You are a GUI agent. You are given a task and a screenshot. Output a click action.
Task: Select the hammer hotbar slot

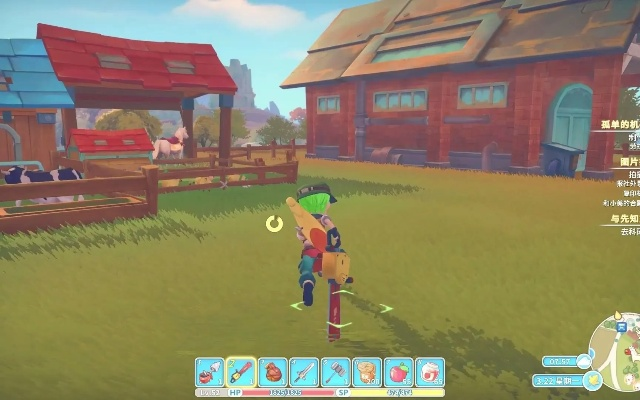336,372
